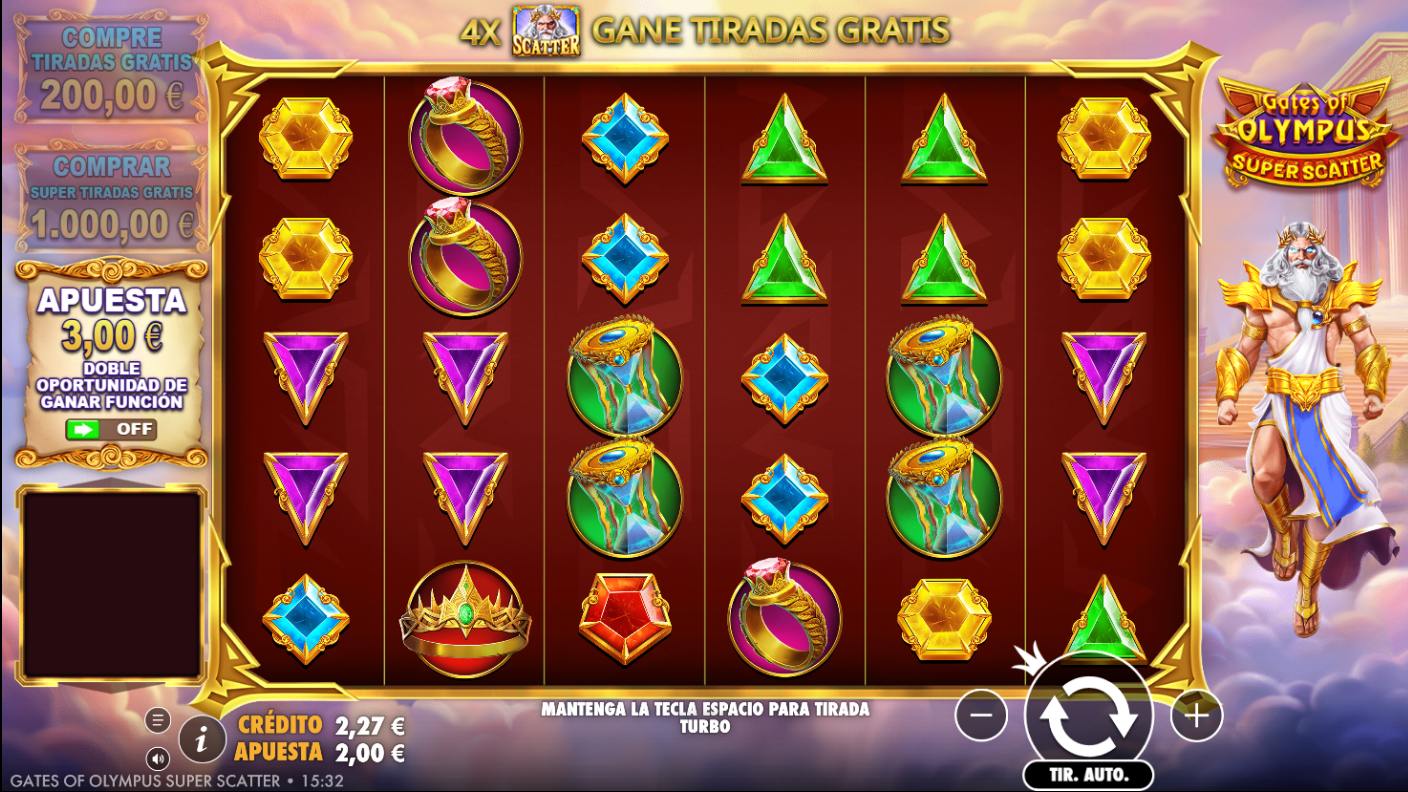Increase the bet with the plus button
Screen dimensions: 1408x792
pyautogui.click(x=1196, y=715)
